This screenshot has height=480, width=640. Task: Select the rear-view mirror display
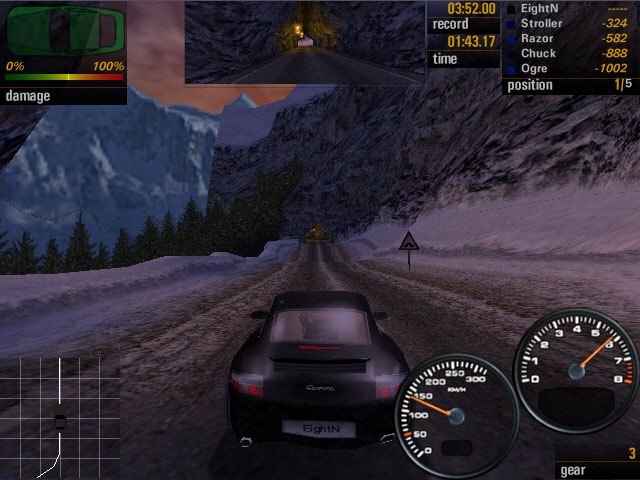pyautogui.click(x=305, y=42)
